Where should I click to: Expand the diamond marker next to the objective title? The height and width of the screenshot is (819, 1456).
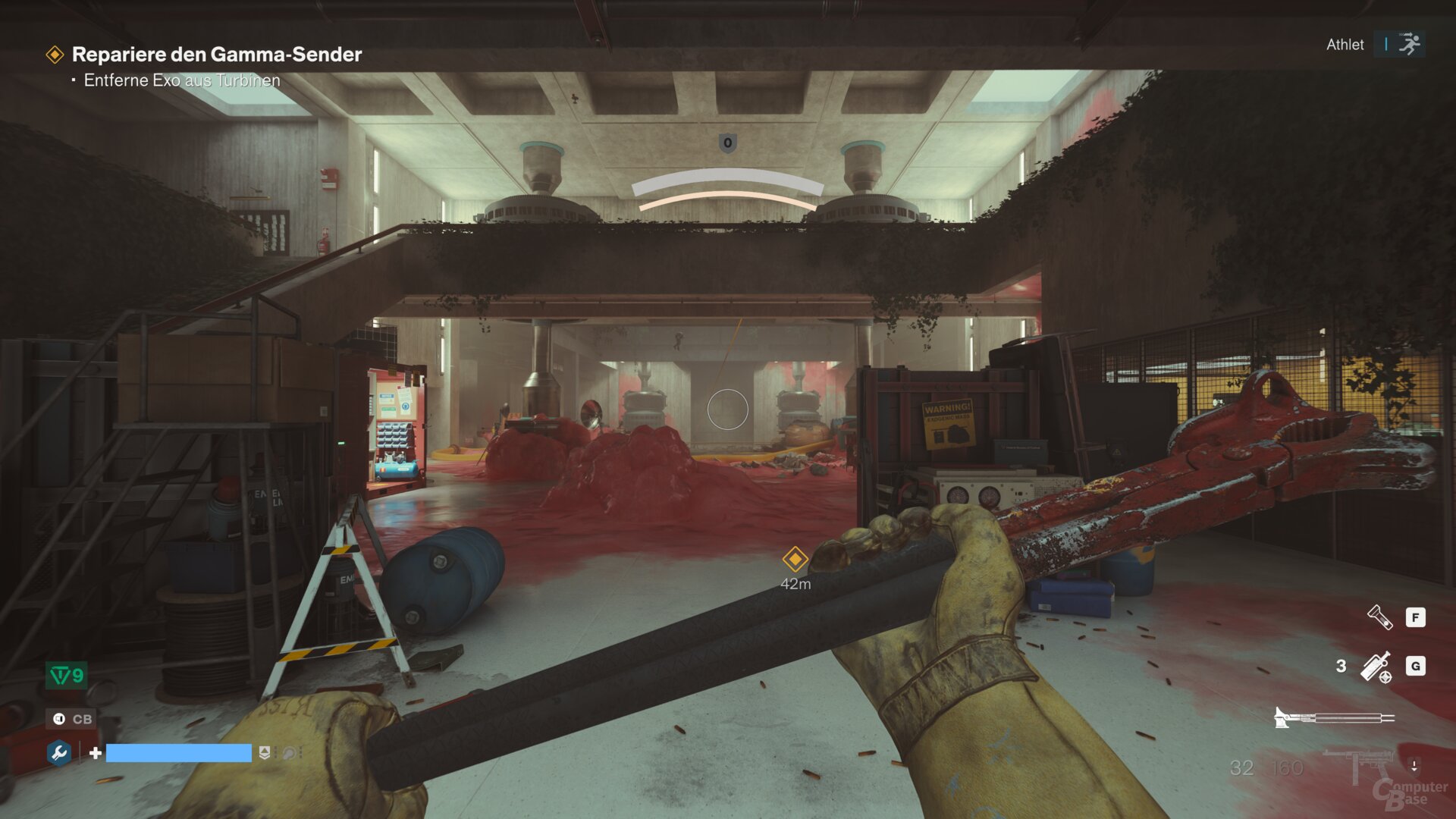coord(56,54)
